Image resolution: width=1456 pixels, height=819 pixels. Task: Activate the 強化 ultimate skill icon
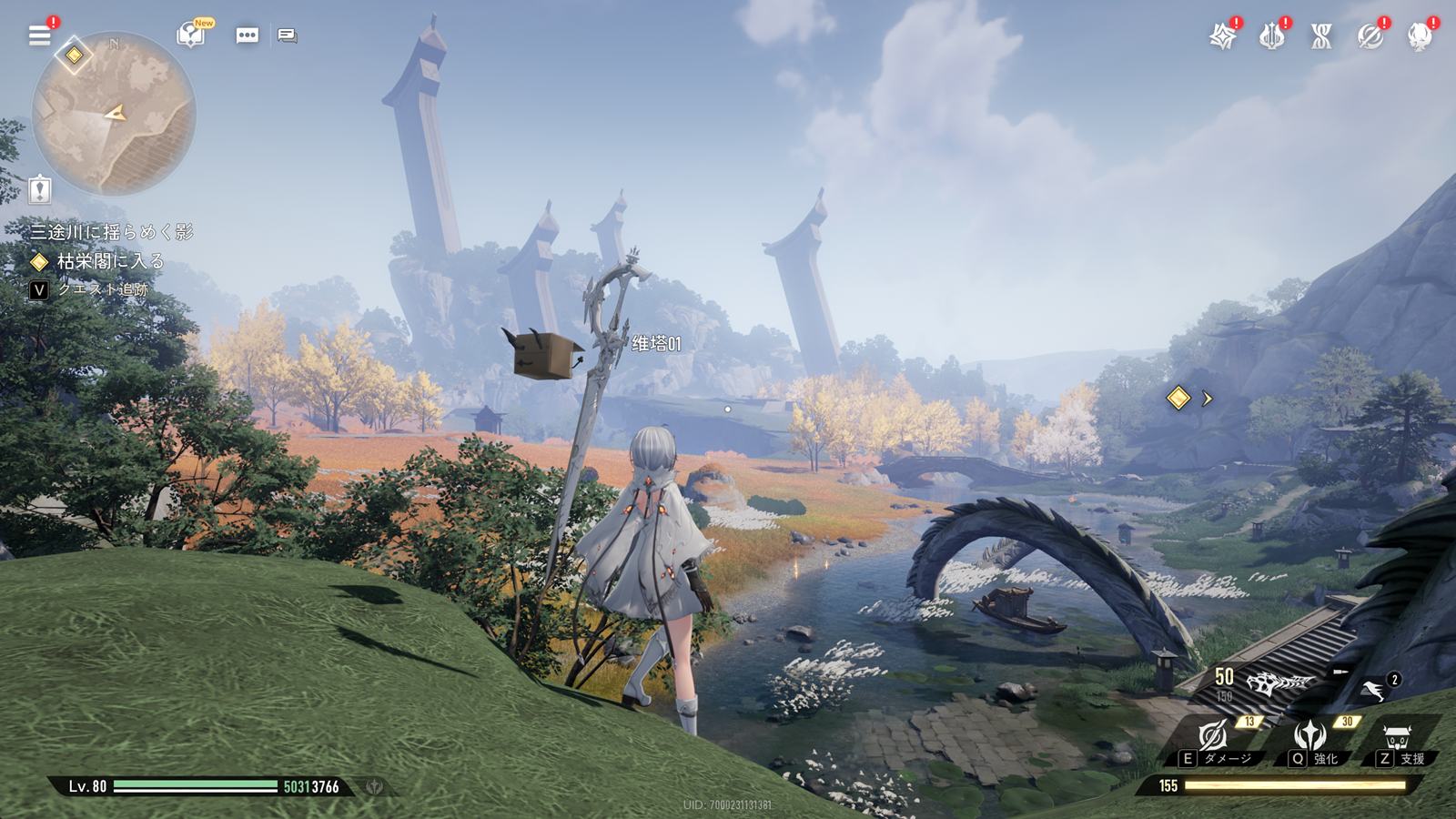(x=1310, y=735)
